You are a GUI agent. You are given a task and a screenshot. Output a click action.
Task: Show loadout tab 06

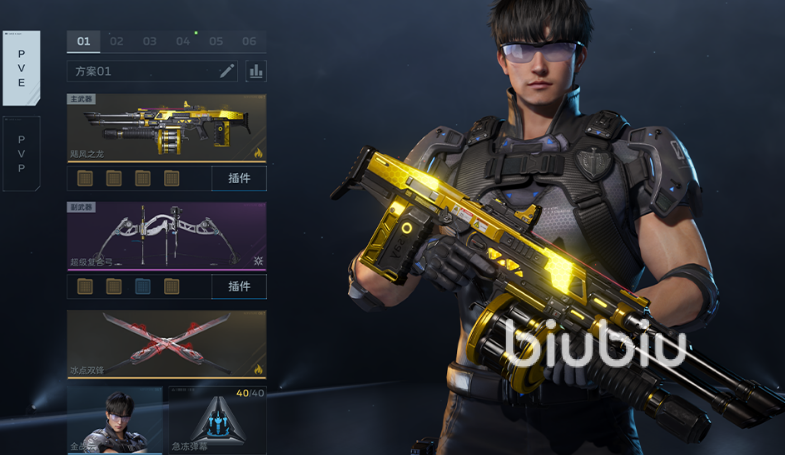point(249,41)
